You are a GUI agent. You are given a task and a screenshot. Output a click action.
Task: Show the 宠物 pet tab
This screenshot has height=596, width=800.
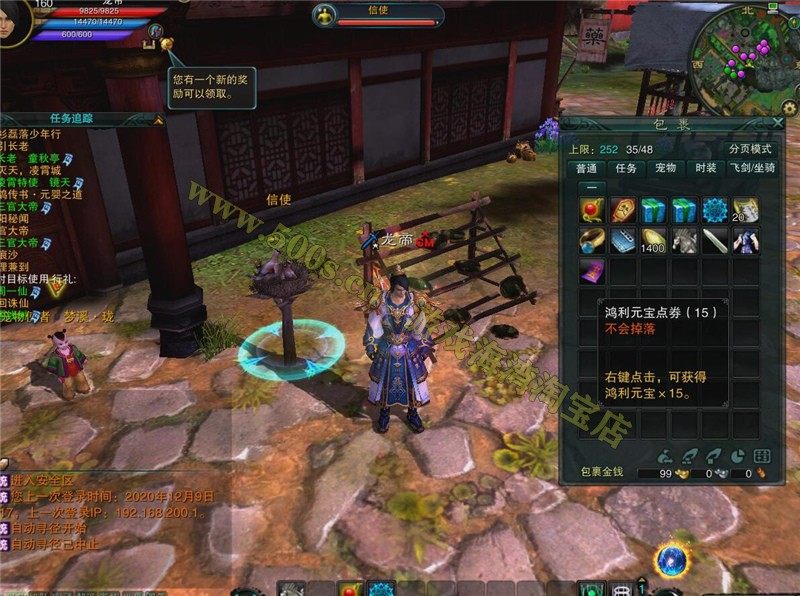pos(666,169)
